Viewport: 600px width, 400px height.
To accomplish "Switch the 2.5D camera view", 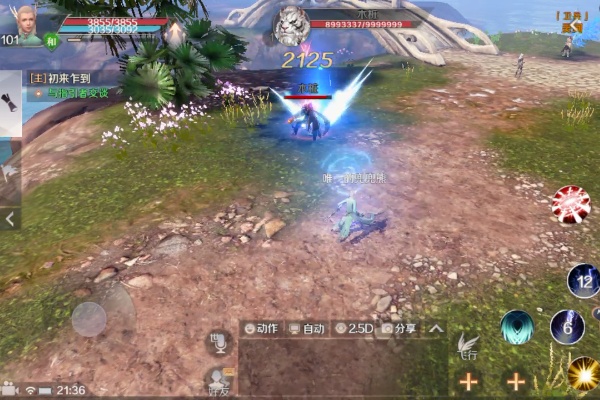I will 354,328.
